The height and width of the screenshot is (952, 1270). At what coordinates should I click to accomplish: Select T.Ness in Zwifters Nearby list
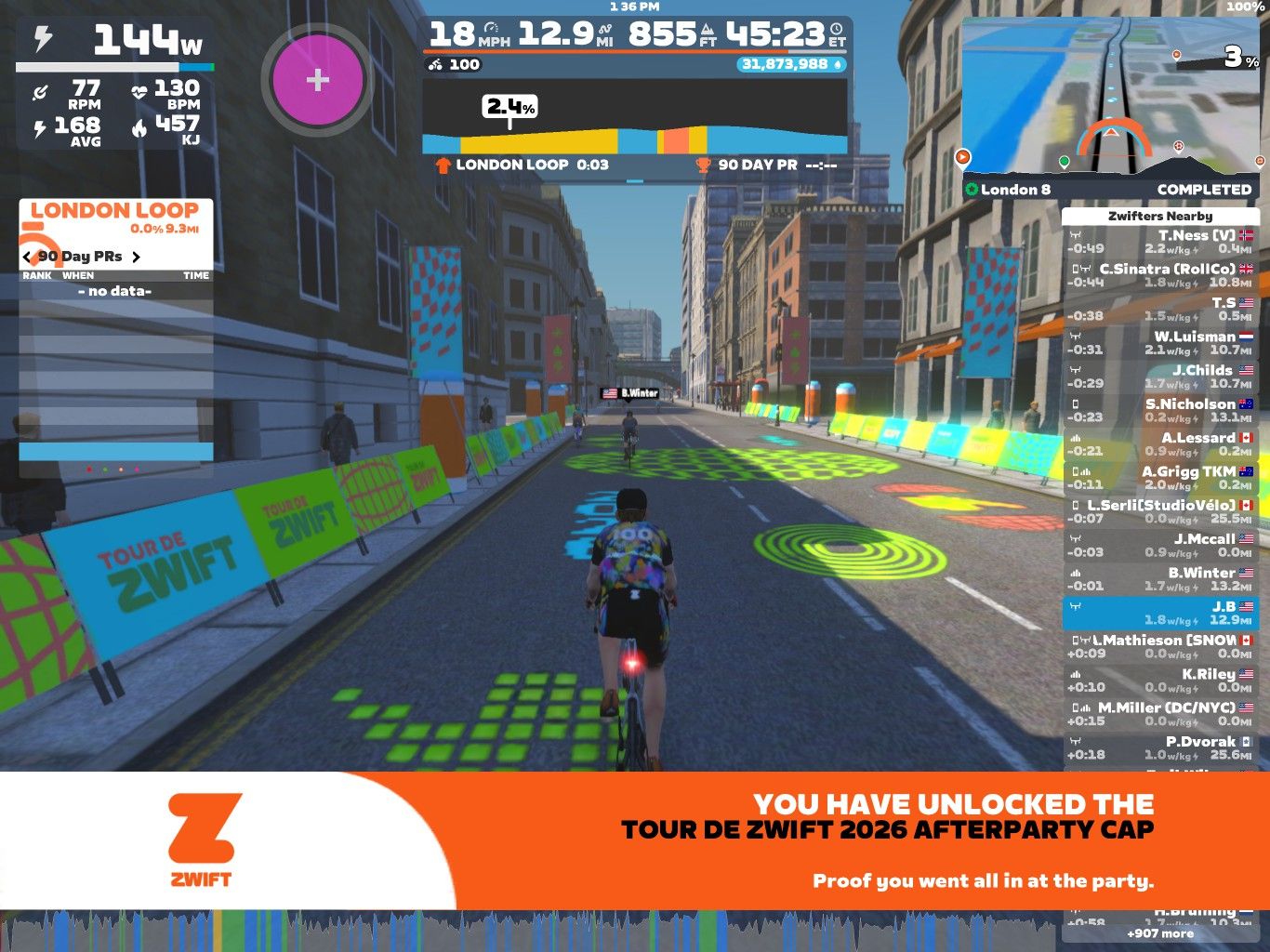pos(1159,242)
